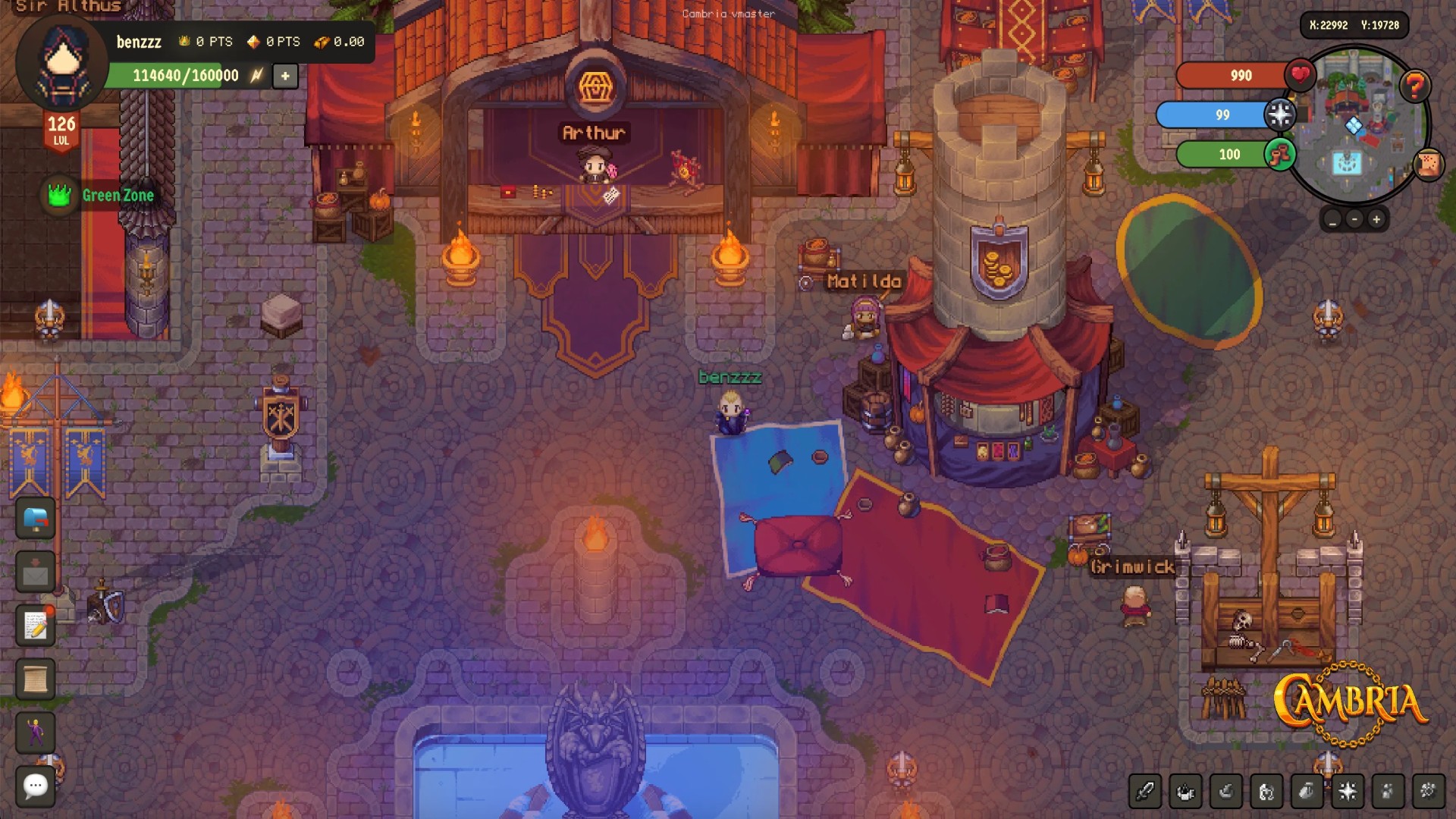Screen dimensions: 1456x819
Task: Open the gear icon in the hotbar
Action: pos(1428,792)
